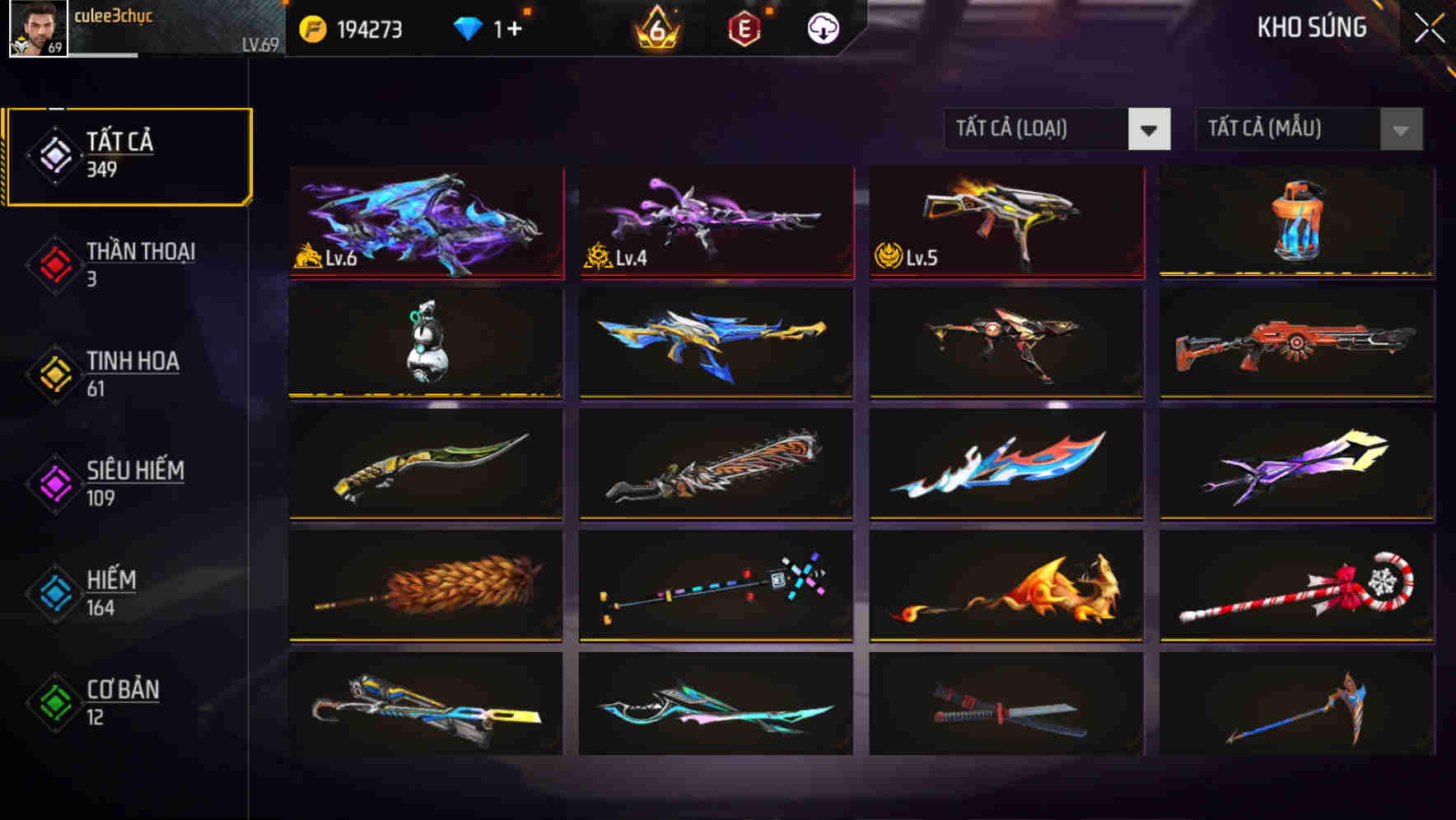Open the gold coin currency icon
The width and height of the screenshot is (1456, 820).
pyautogui.click(x=313, y=27)
